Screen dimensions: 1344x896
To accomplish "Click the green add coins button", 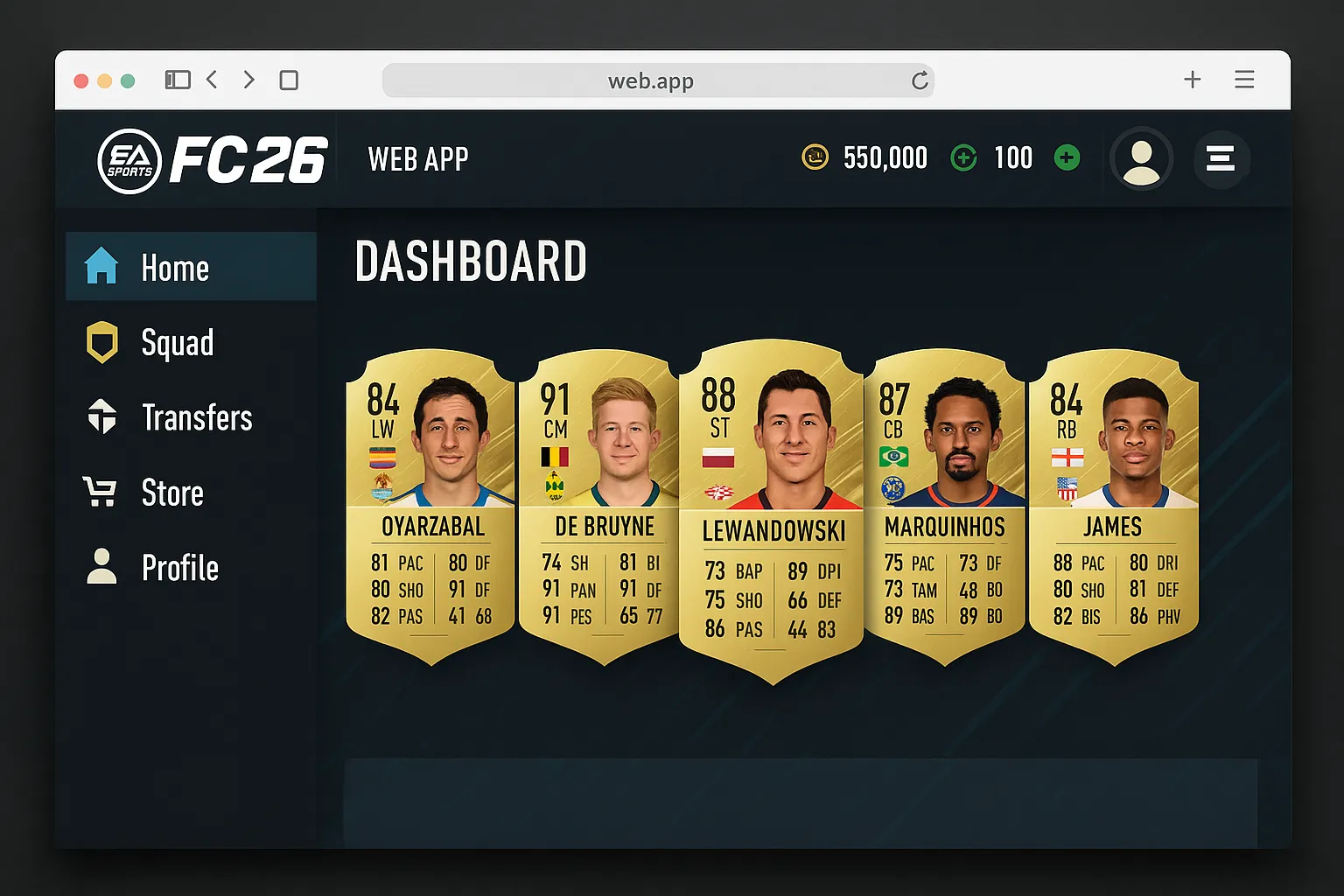I will pos(1067,157).
